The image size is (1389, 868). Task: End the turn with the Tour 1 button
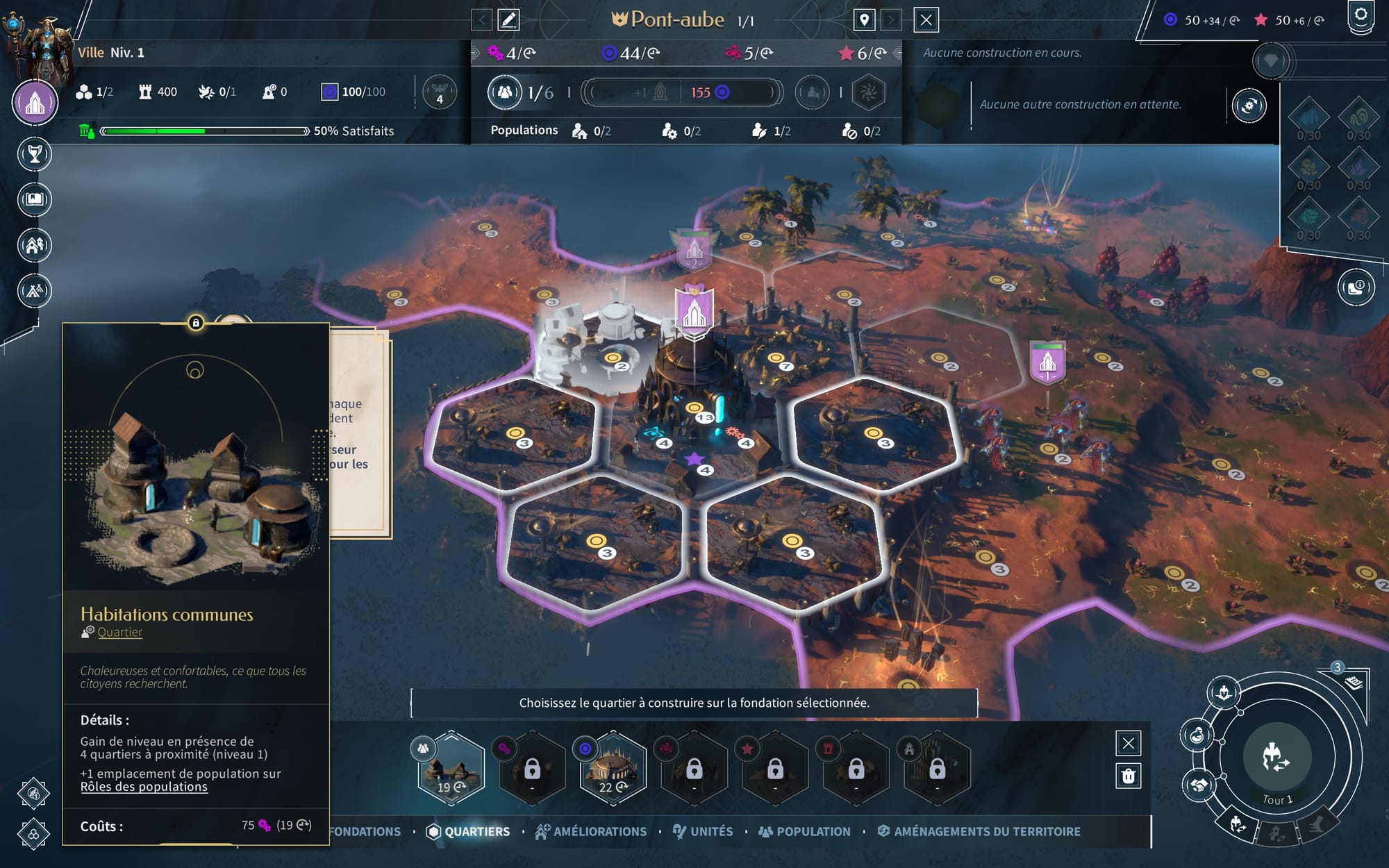1276,758
